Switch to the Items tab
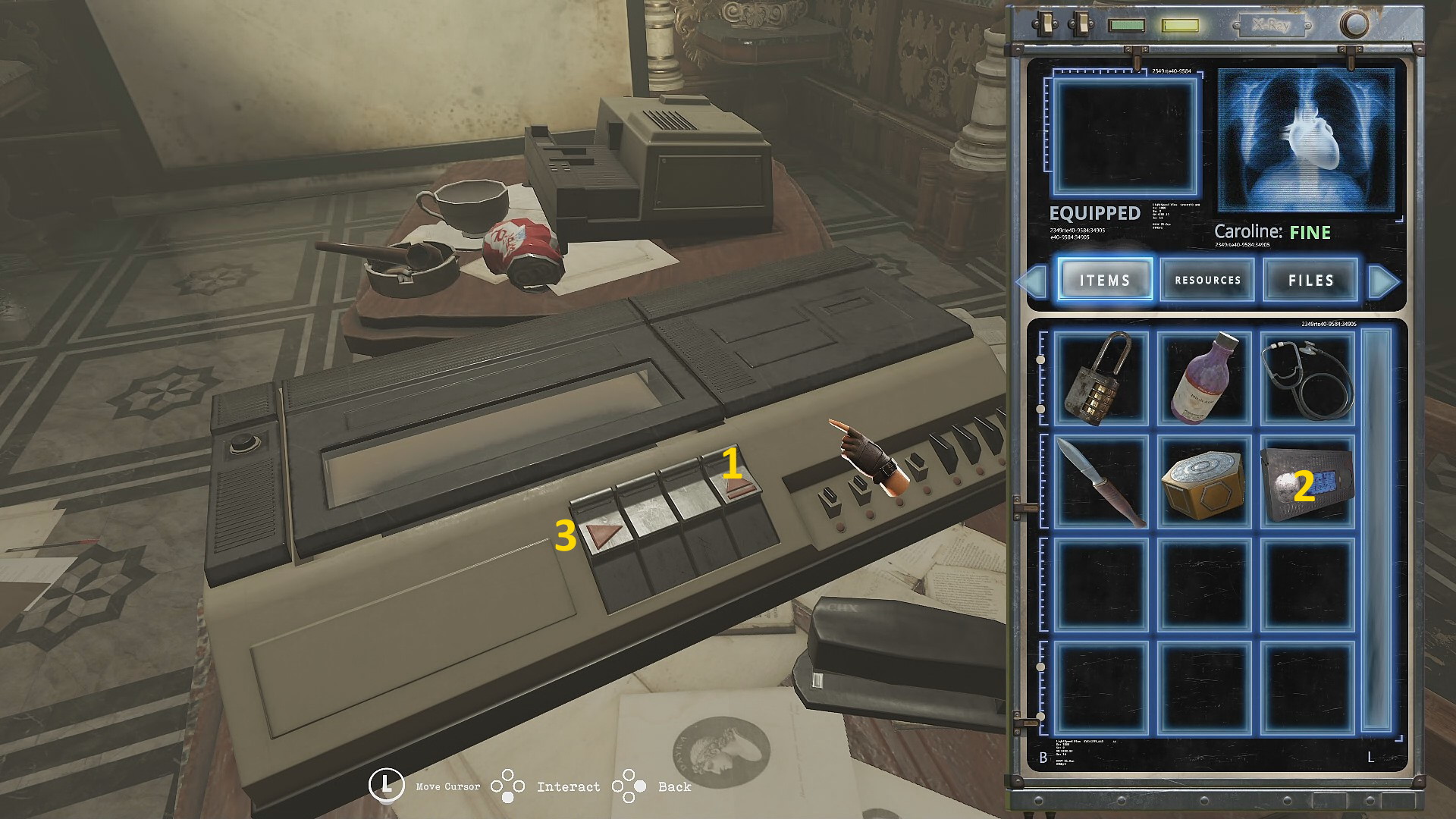 click(x=1105, y=280)
